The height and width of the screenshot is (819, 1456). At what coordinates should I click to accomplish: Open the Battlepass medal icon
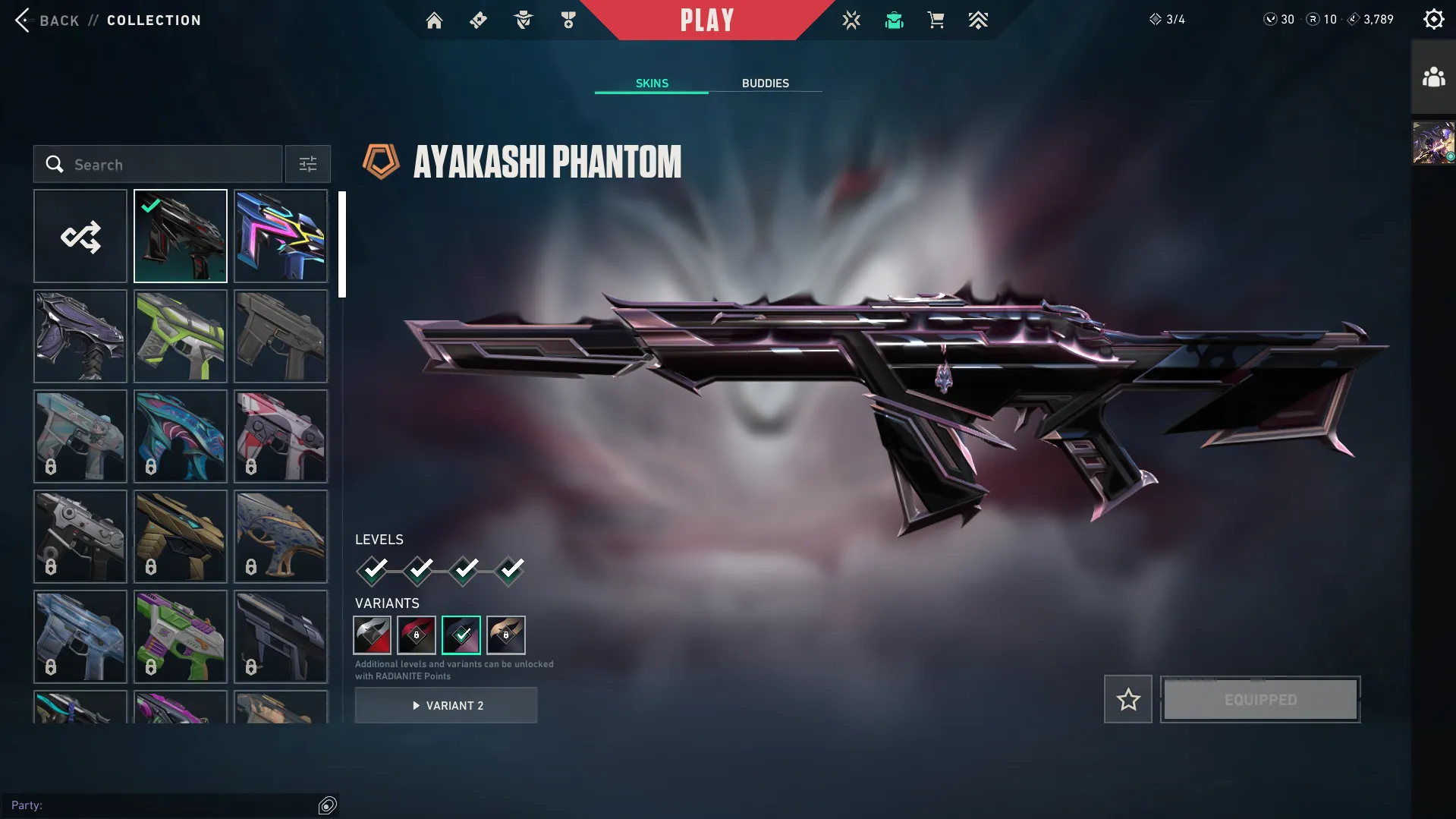pos(568,20)
